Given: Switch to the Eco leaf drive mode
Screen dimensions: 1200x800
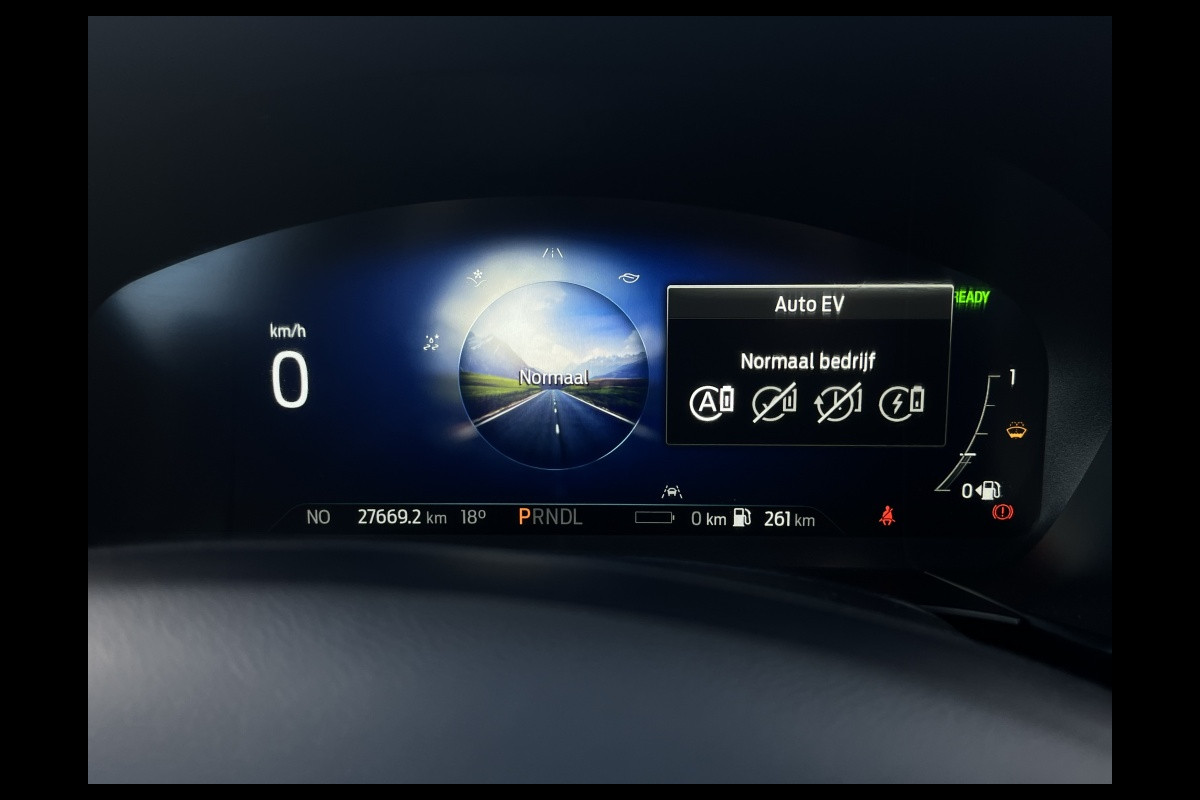Looking at the screenshot, I should [x=628, y=278].
